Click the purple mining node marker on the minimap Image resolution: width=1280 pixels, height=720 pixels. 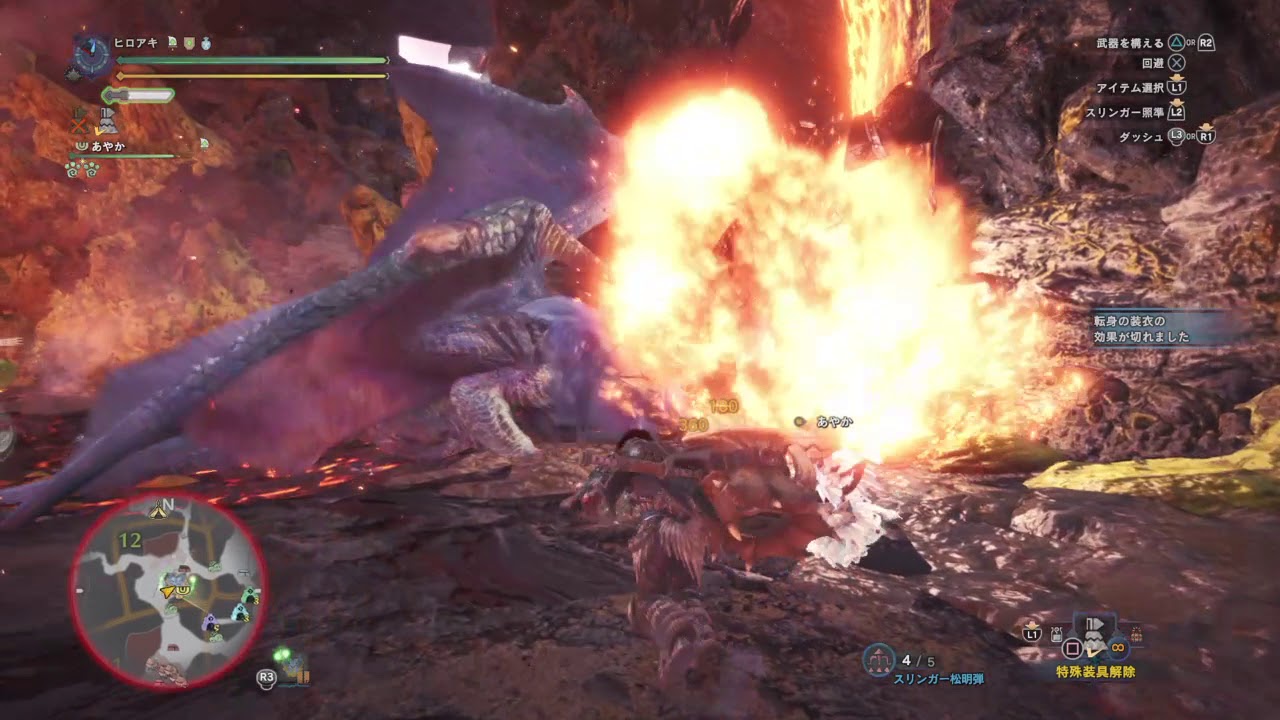click(210, 623)
